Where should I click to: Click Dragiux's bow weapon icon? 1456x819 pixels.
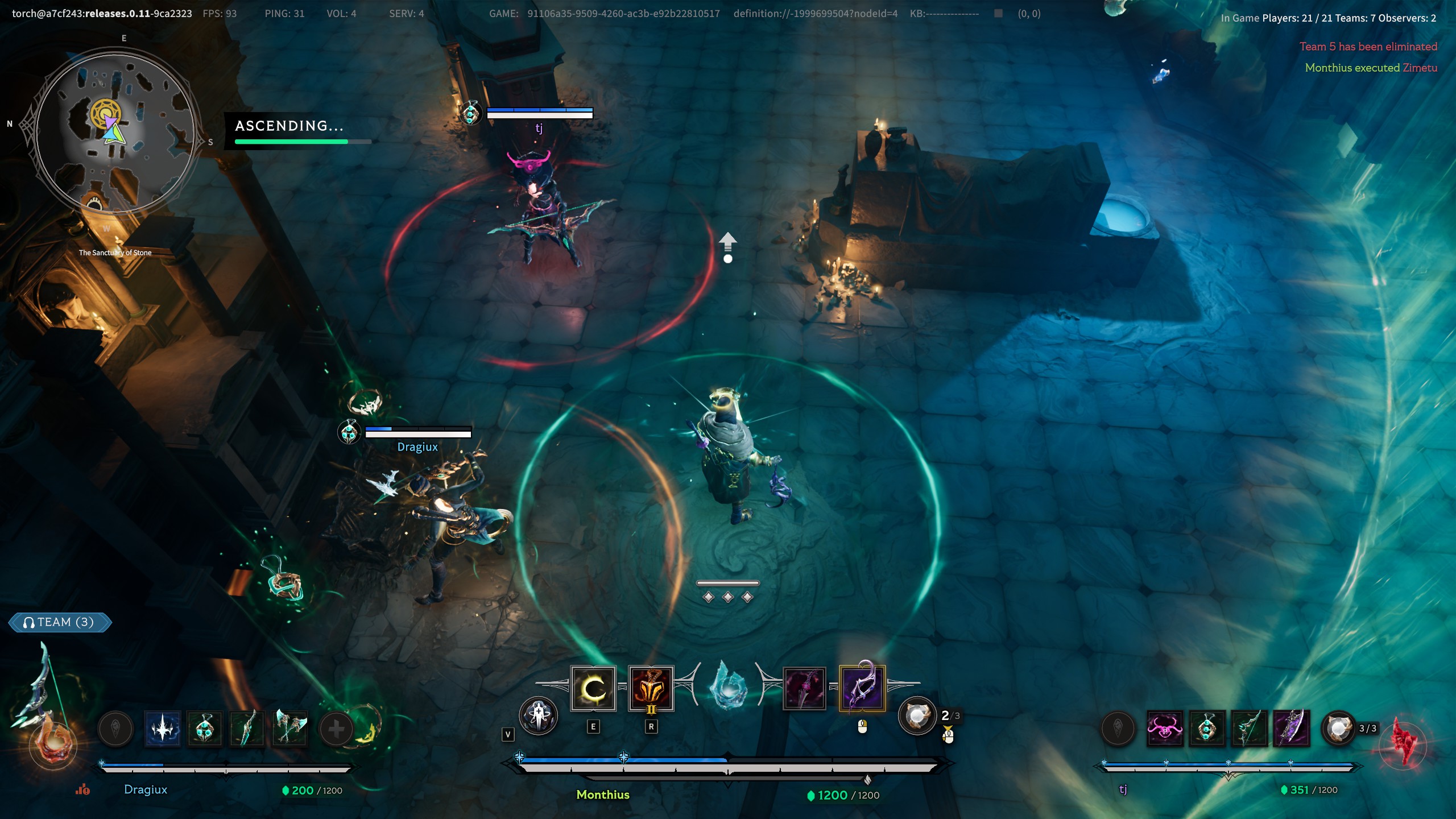[247, 729]
